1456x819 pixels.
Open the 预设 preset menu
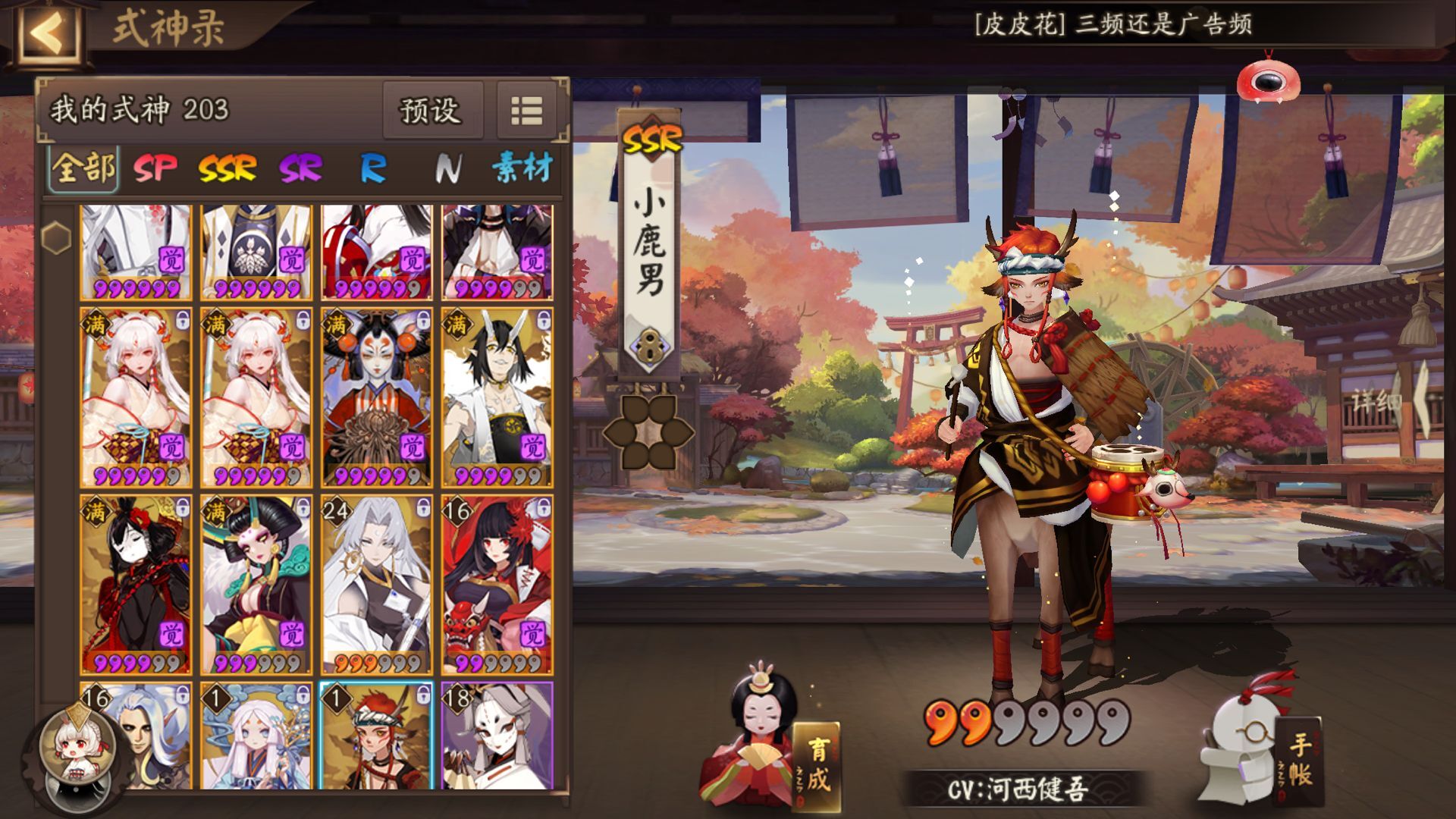[x=432, y=108]
